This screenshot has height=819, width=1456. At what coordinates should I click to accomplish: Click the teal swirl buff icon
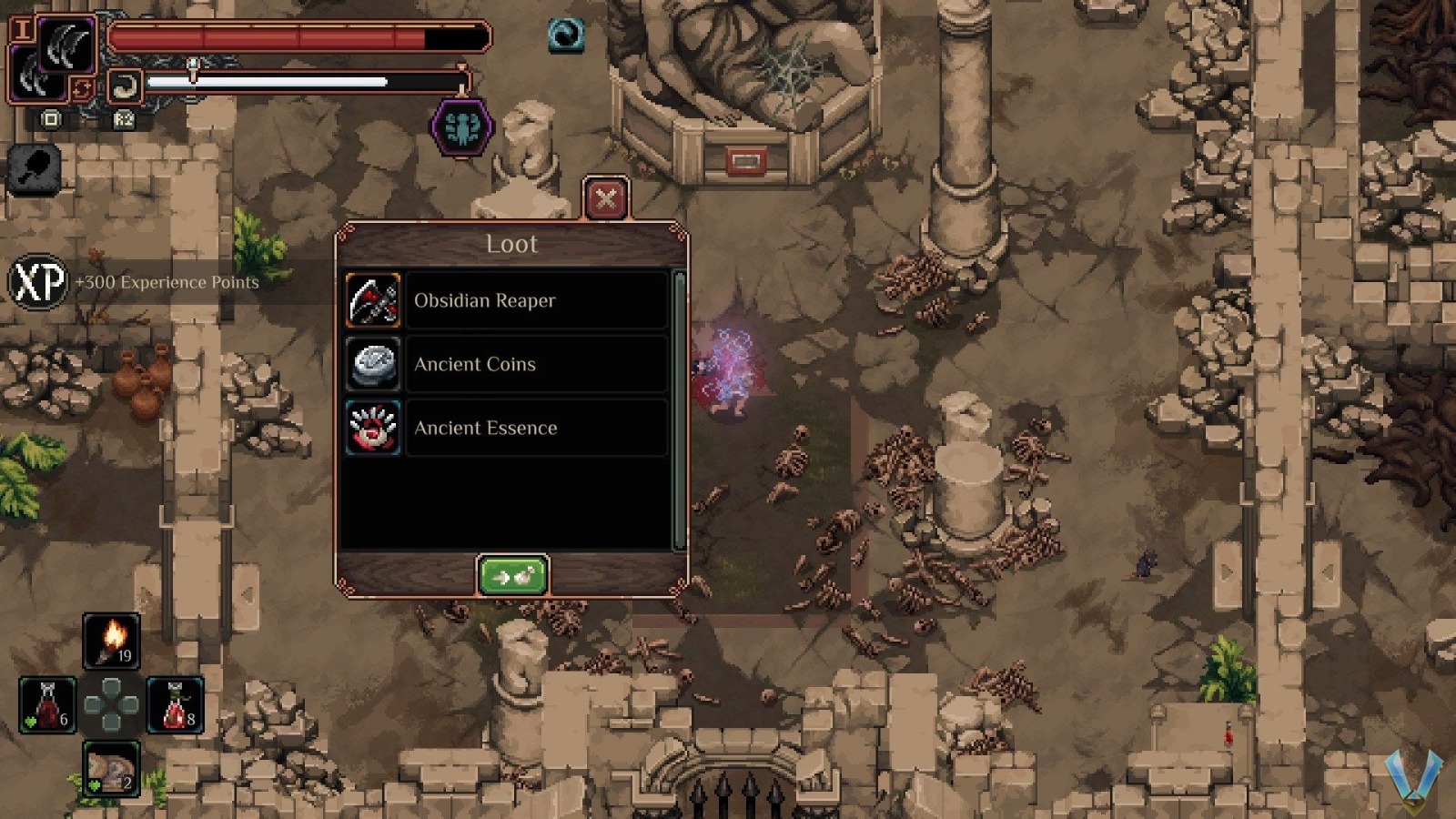(x=566, y=35)
